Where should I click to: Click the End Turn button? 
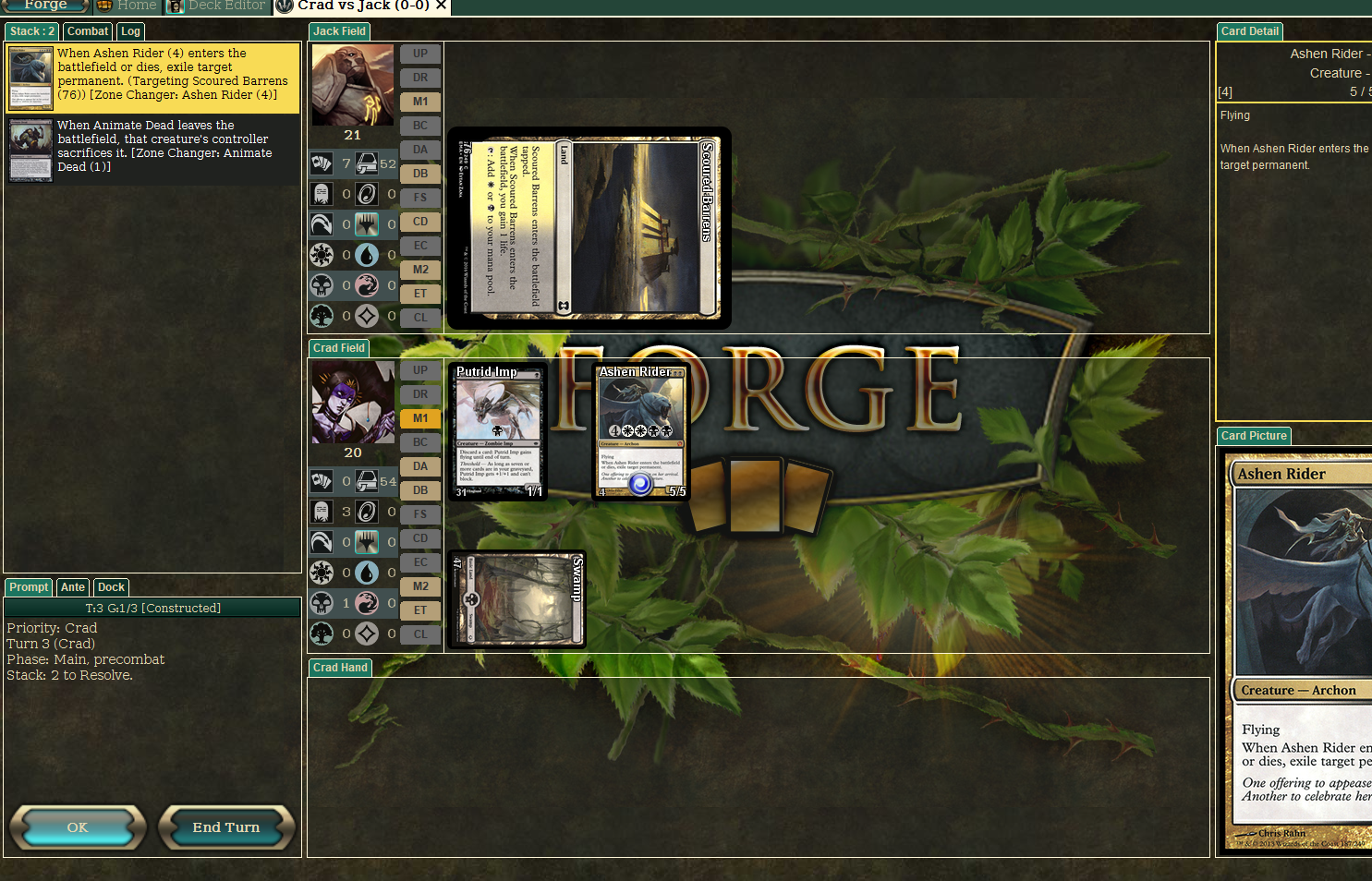coord(226,827)
